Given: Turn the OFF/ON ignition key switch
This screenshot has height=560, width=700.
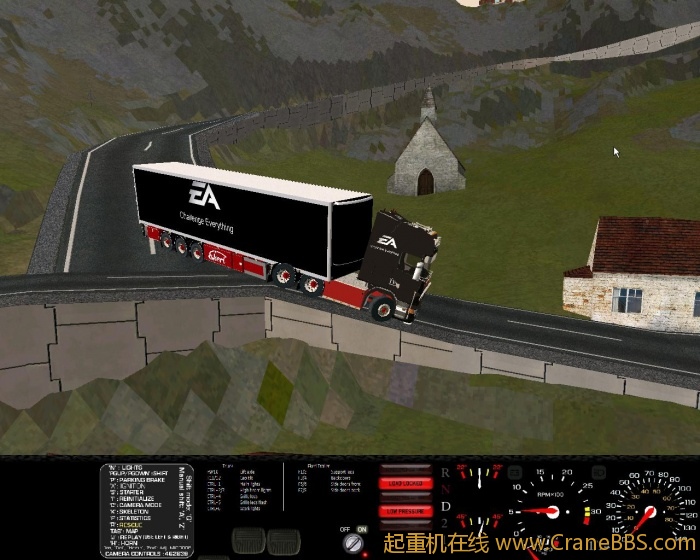Looking at the screenshot, I should coord(353,543).
